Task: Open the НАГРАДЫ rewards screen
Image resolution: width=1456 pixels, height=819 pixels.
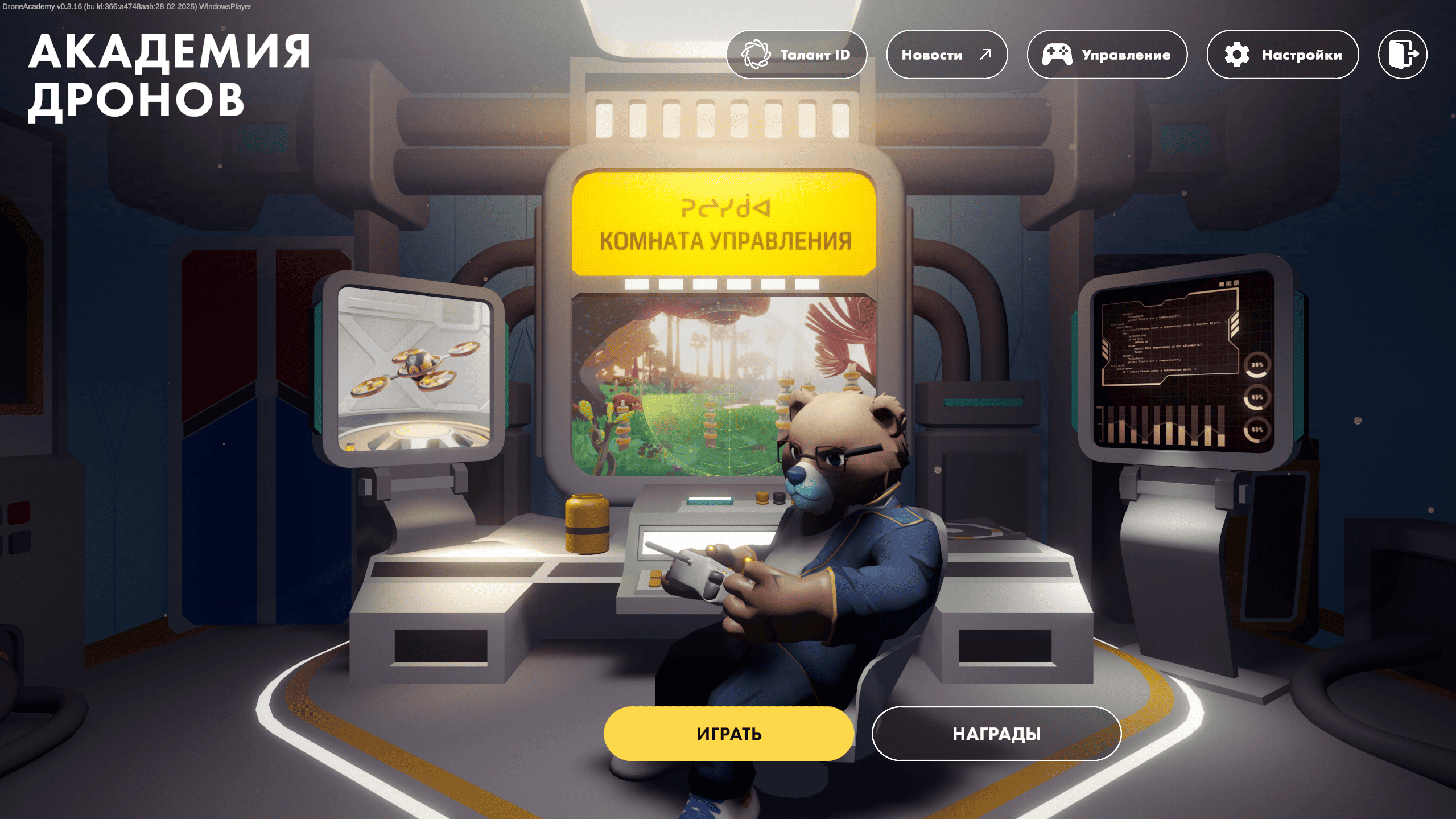Action: point(996,734)
